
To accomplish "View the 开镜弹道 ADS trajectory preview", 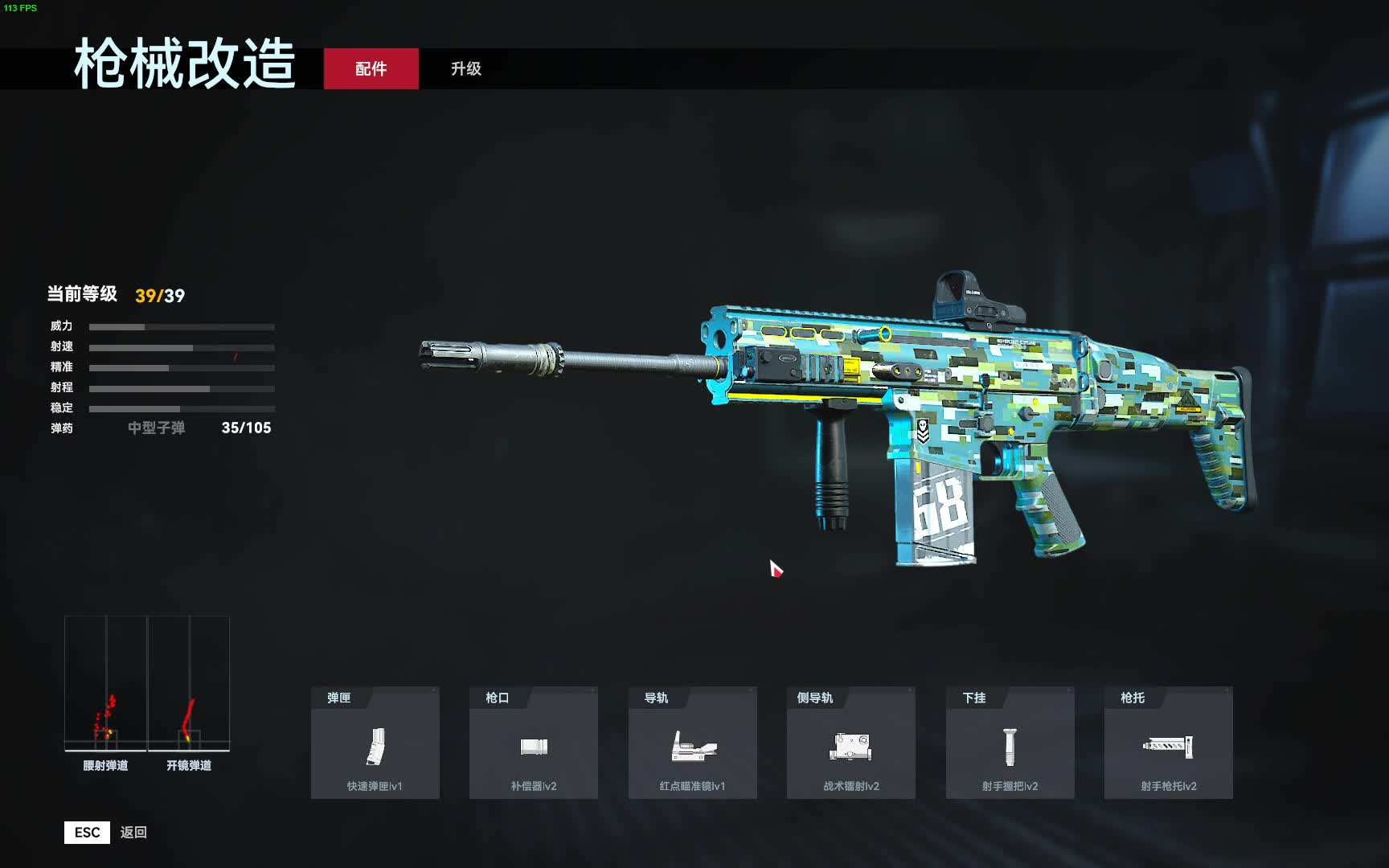I will pyautogui.click(x=189, y=691).
